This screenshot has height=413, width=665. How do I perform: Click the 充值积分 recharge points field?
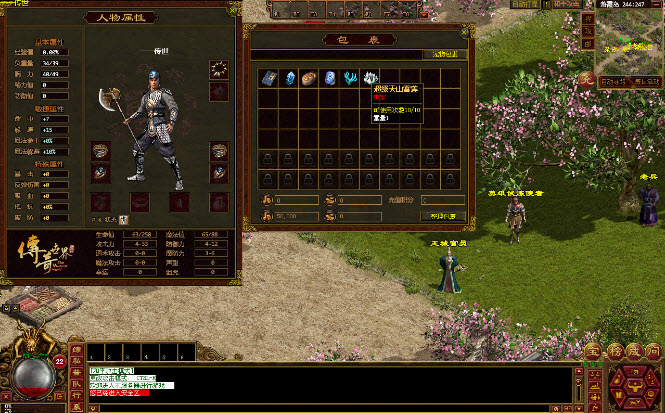tap(440, 200)
